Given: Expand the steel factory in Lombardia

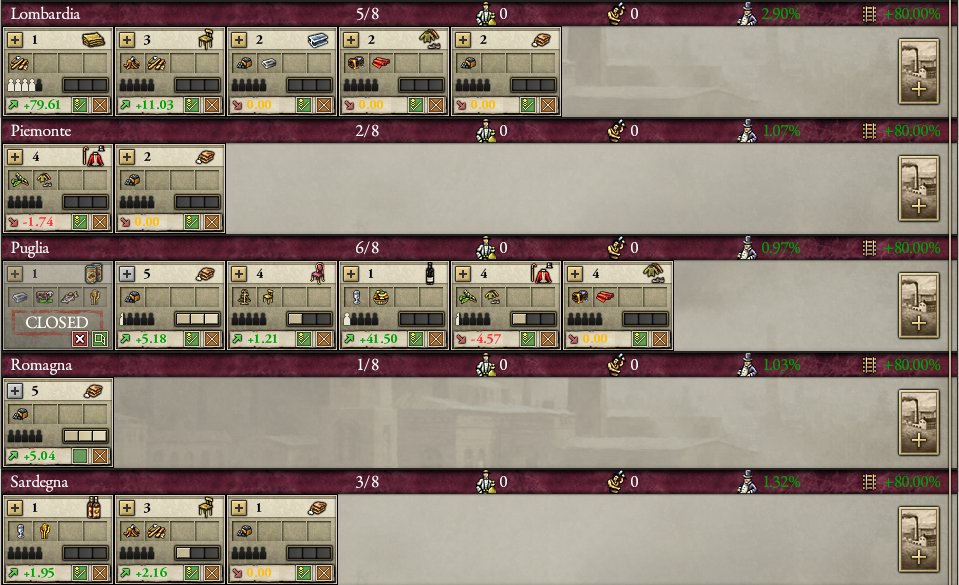Looking at the screenshot, I should point(240,39).
